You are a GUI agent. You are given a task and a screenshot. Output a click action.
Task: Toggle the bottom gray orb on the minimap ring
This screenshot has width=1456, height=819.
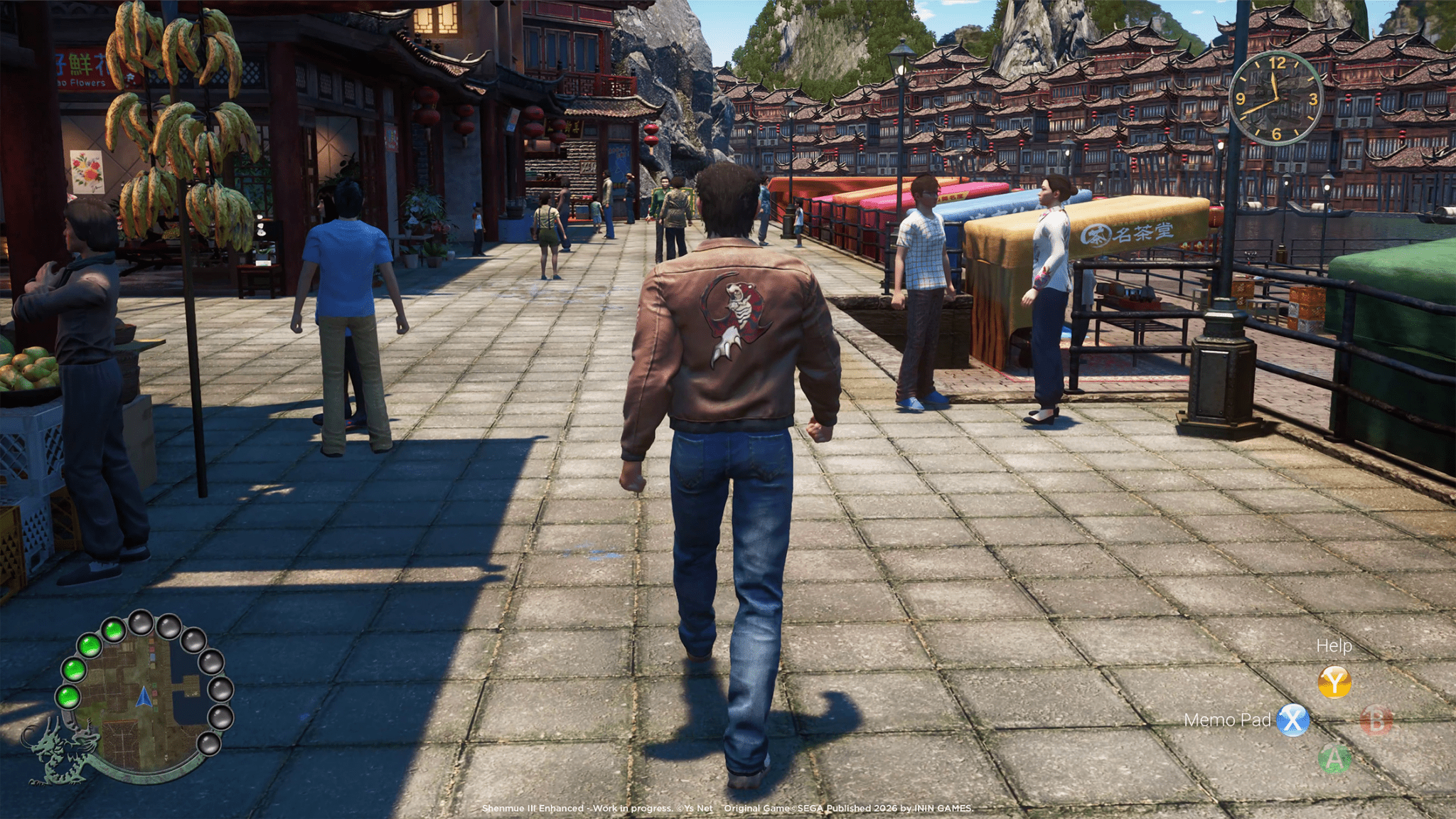(210, 745)
